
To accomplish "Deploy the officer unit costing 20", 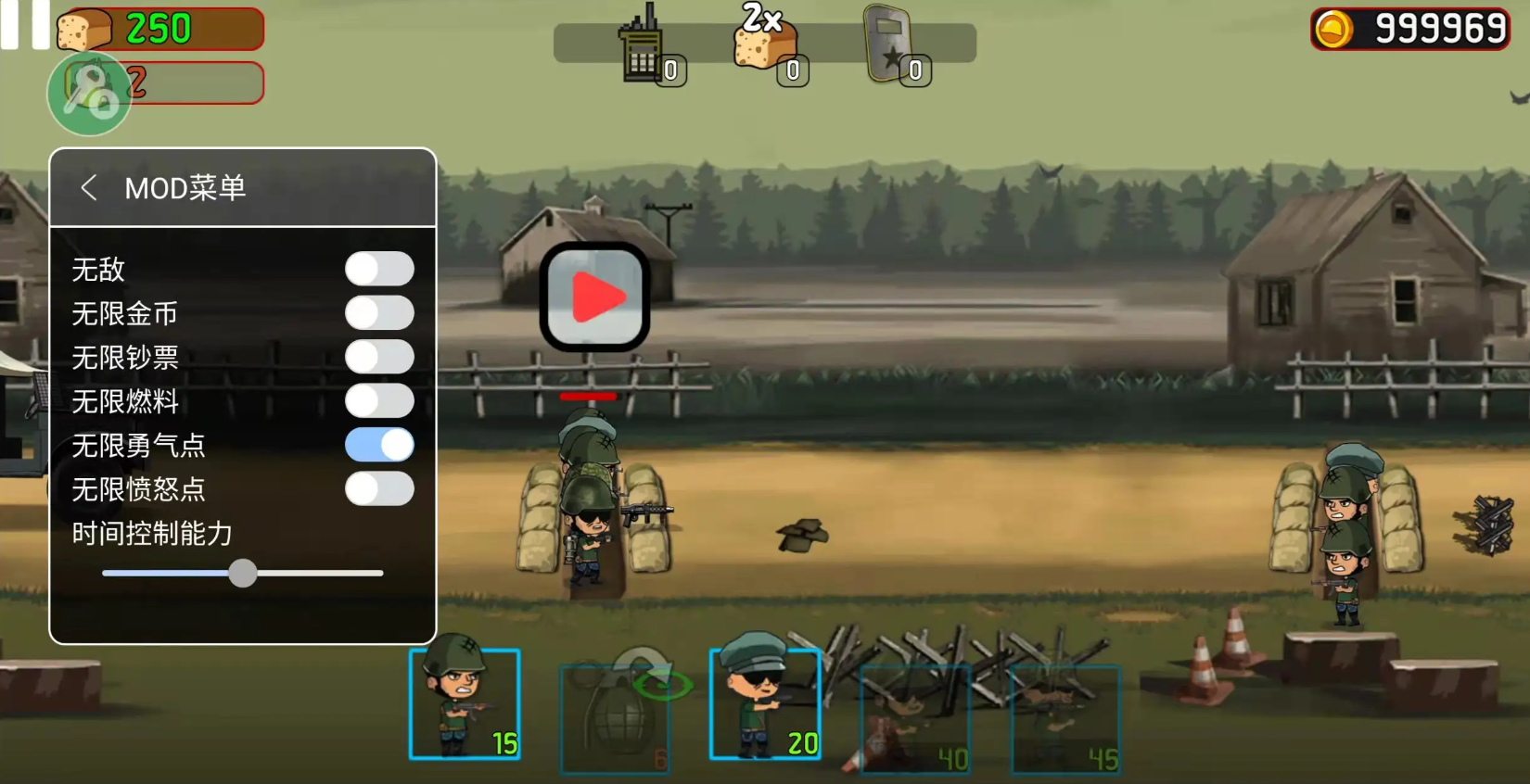I will (x=765, y=704).
